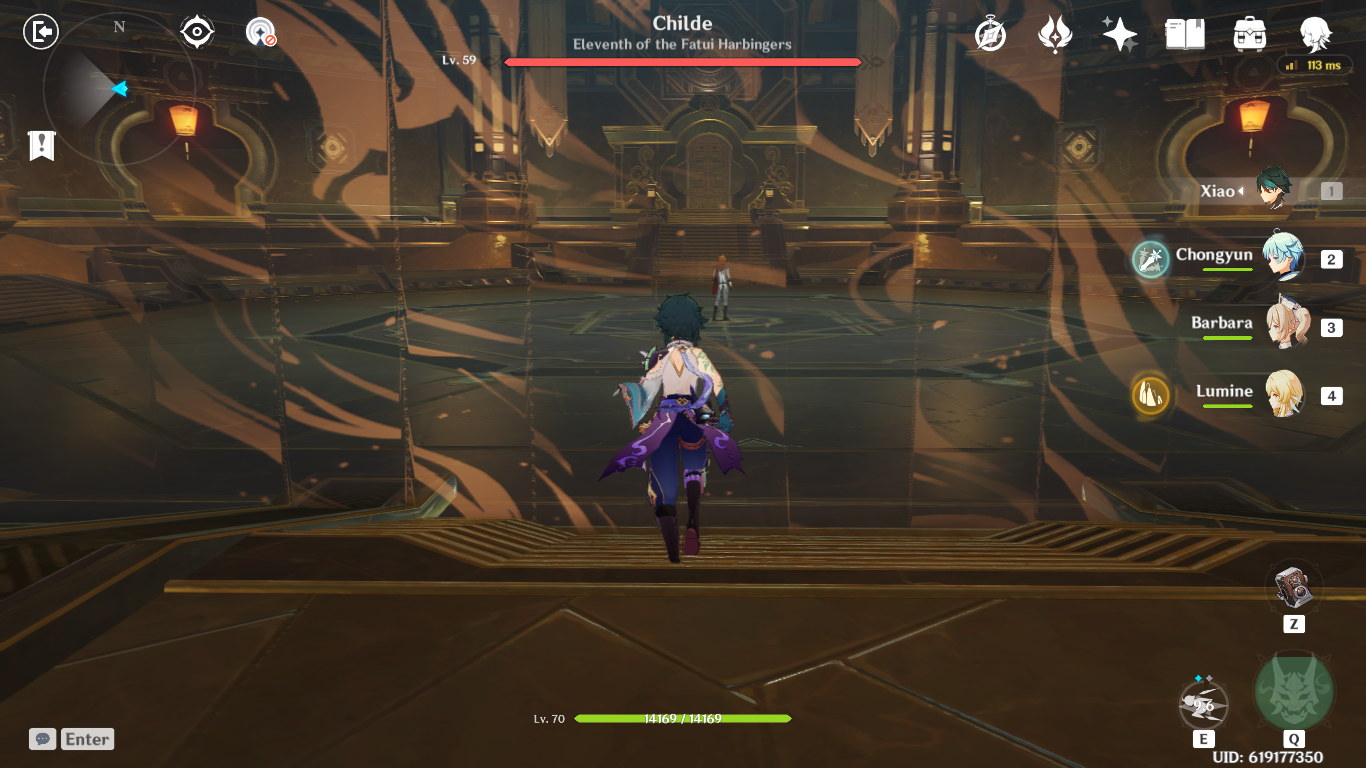Open the Wish menu star icon
1366x768 pixels.
[1120, 33]
